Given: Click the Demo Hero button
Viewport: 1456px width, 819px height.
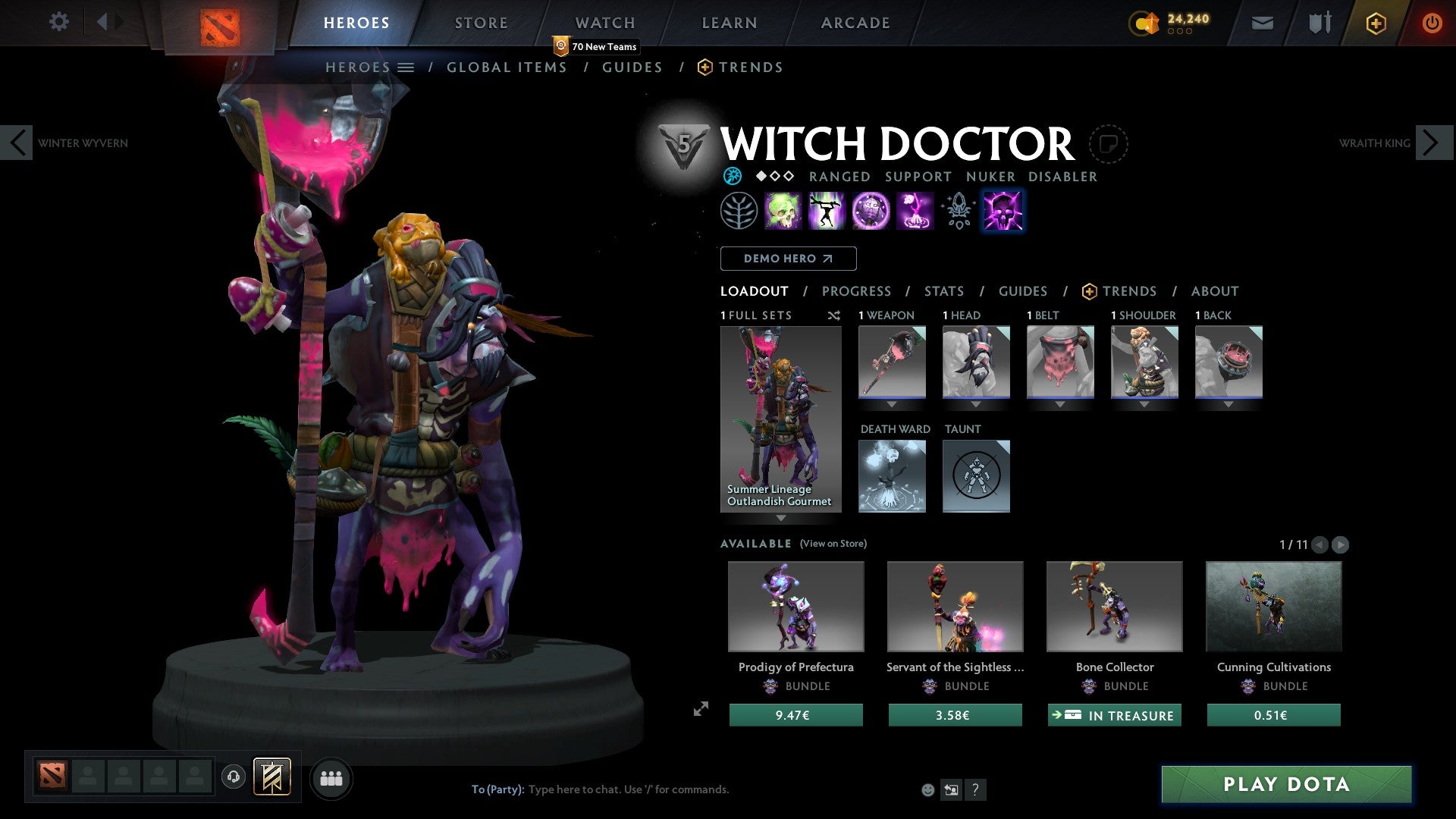Looking at the screenshot, I should coord(789,258).
